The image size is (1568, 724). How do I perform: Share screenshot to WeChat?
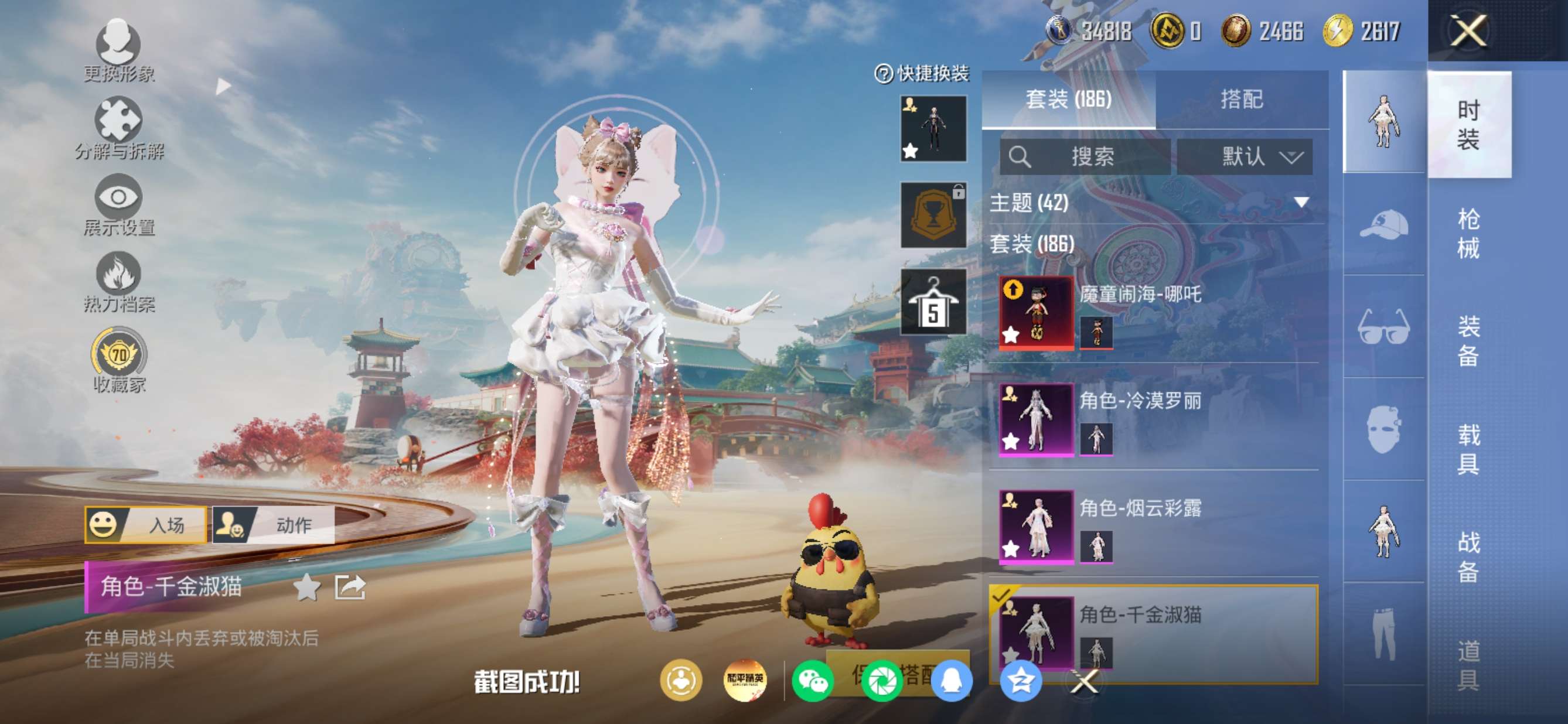click(x=812, y=680)
